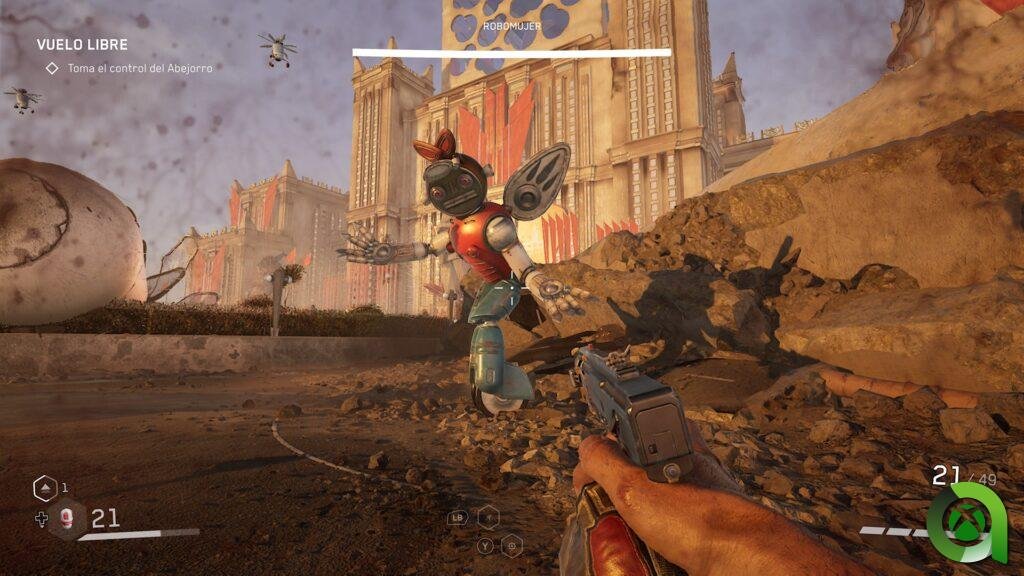Activate the upper hexagon glove ability

[488, 516]
